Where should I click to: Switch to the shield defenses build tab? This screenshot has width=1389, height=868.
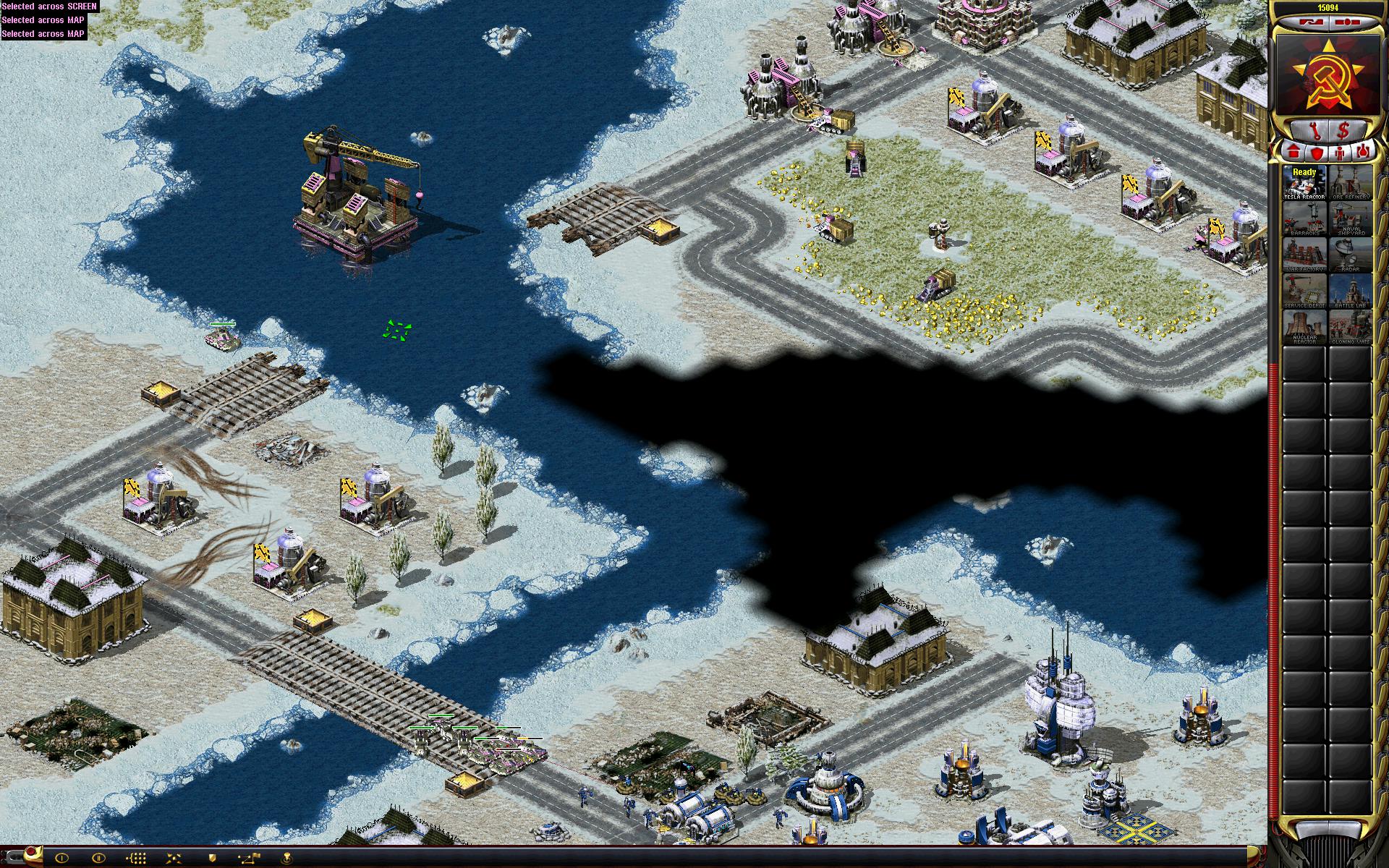[x=1317, y=153]
